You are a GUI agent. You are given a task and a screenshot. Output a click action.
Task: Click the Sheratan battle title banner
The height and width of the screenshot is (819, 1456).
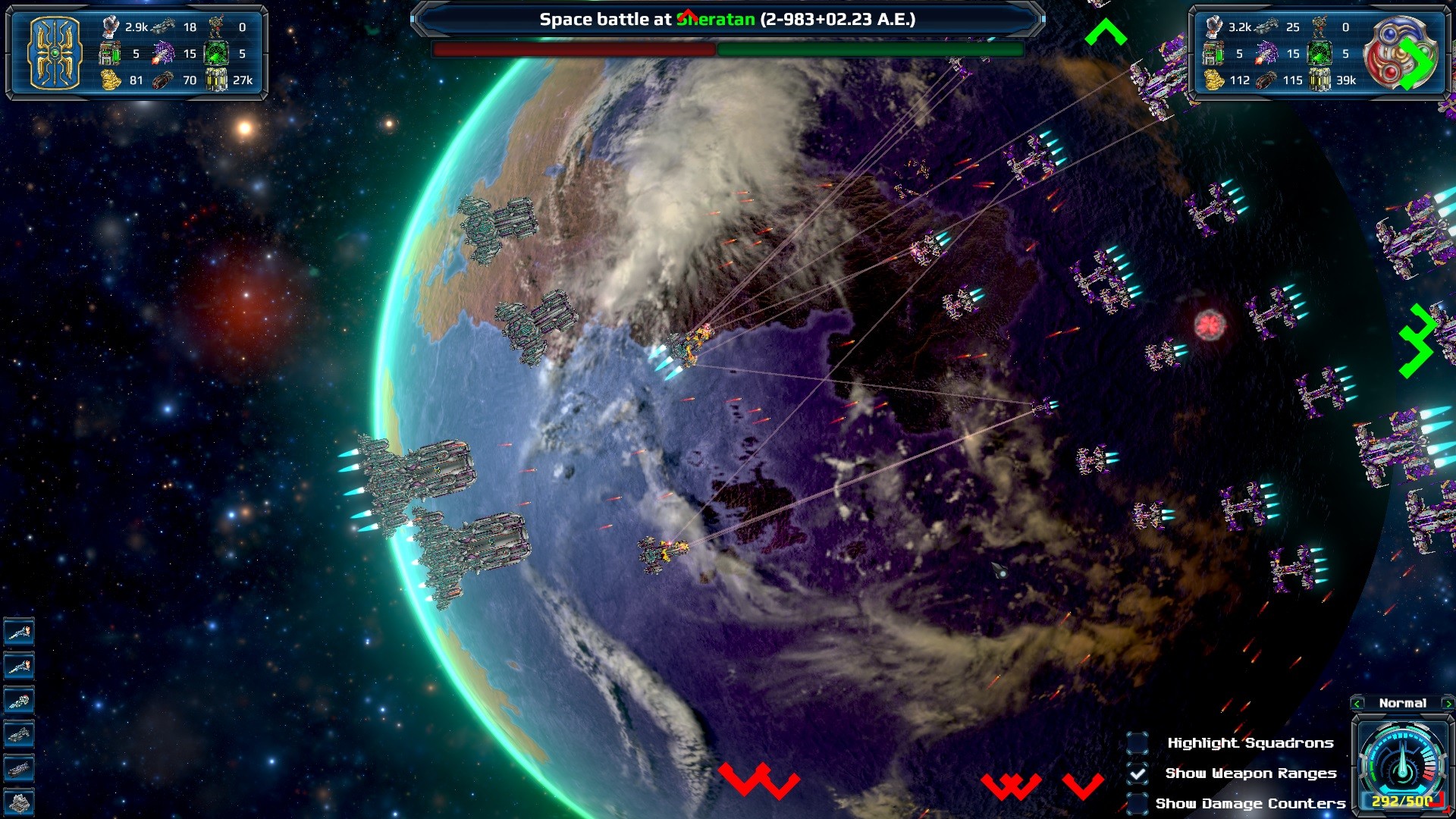click(728, 19)
